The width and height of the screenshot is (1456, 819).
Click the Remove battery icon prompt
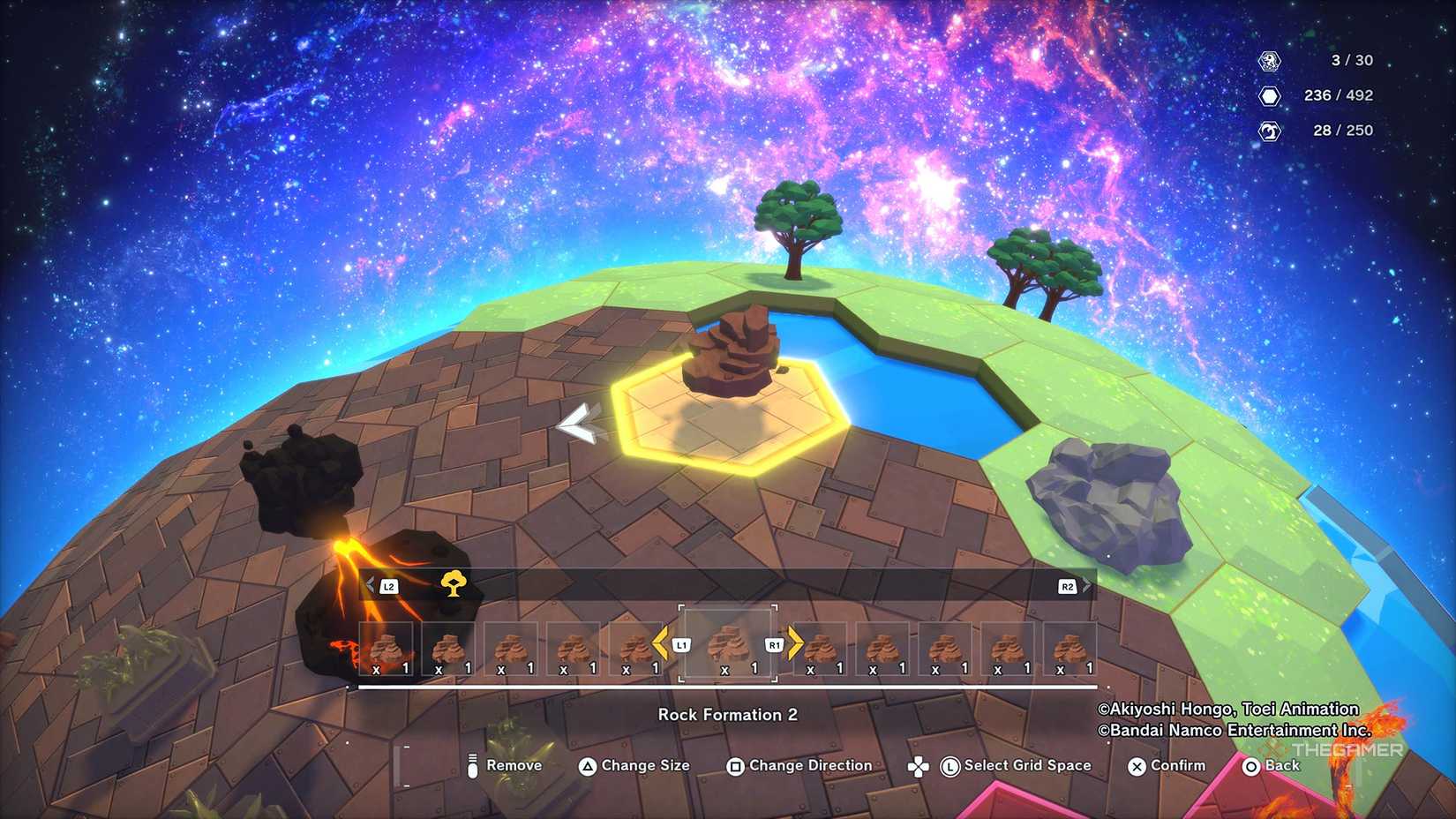[472, 765]
